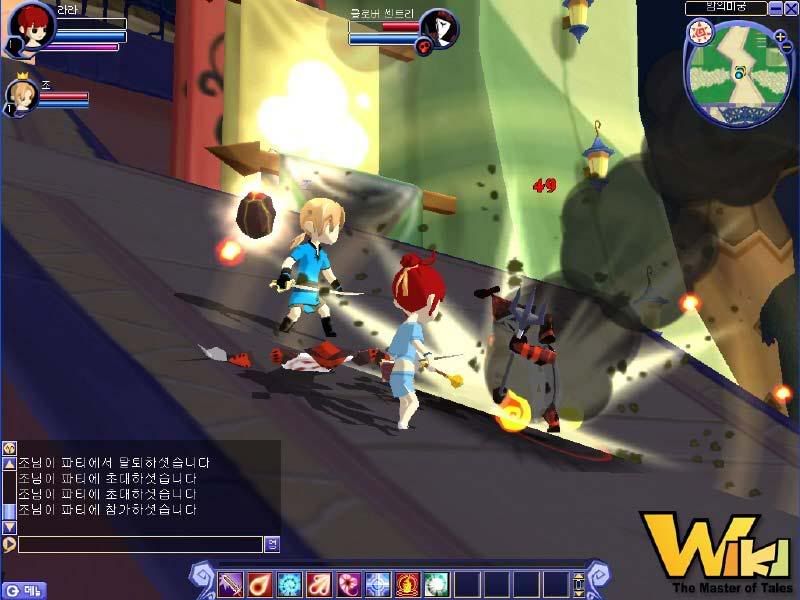Use the red and yellow flame skill
Image resolution: width=800 pixels, height=600 pixels.
pyautogui.click(x=407, y=583)
